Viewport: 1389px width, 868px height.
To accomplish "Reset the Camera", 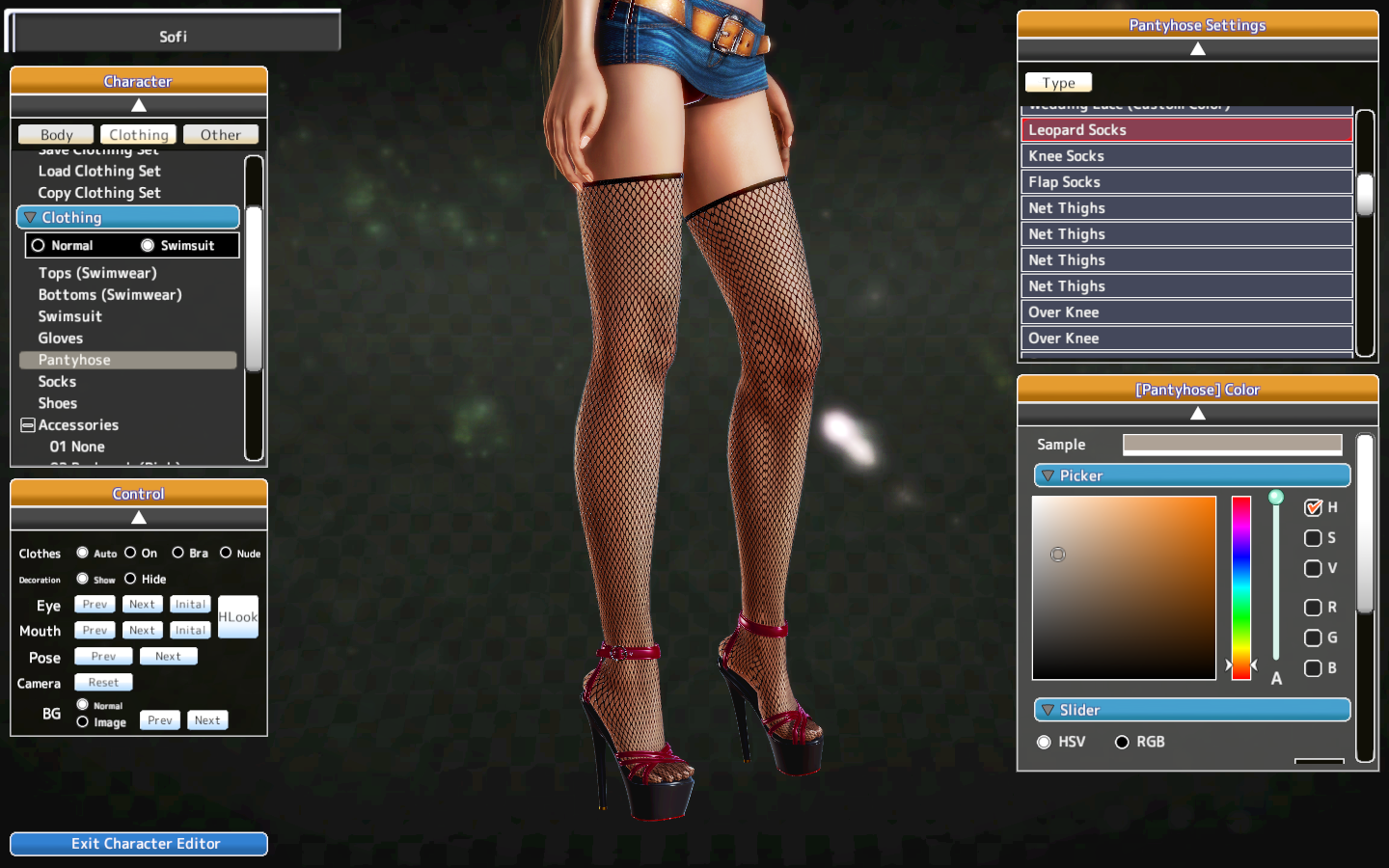I will [103, 683].
